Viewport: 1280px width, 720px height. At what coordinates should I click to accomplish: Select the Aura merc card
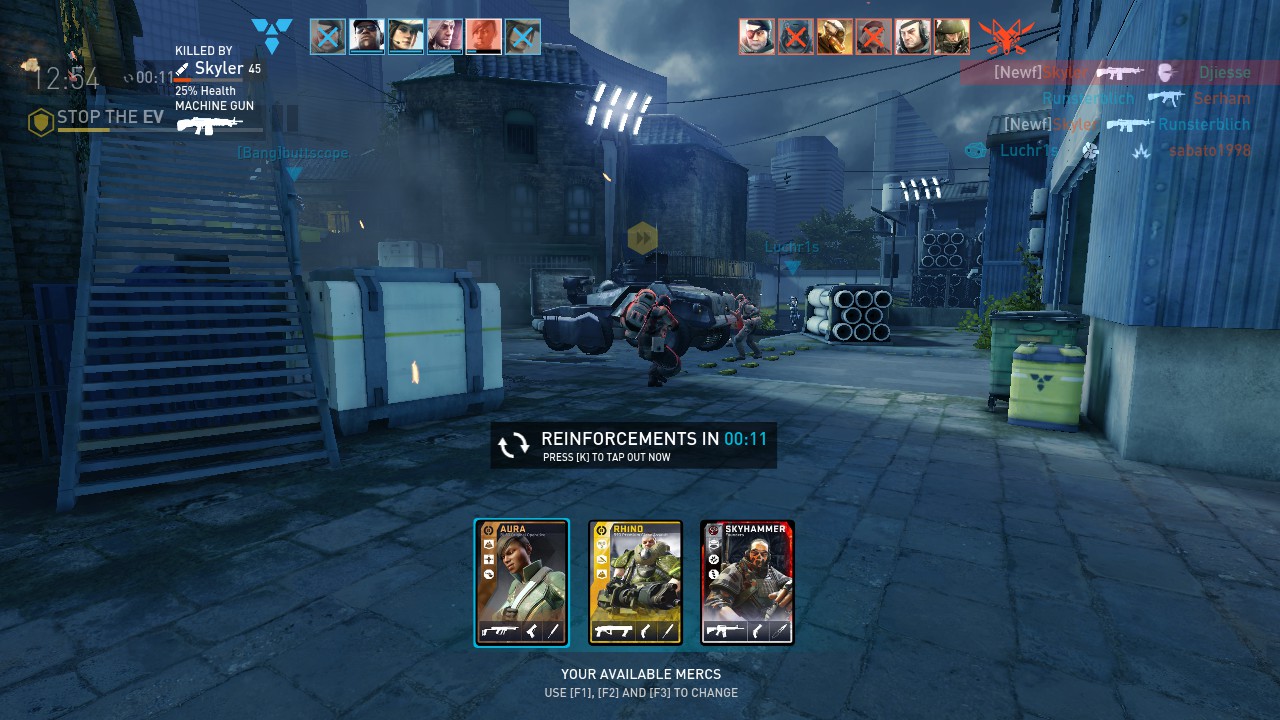tap(521, 582)
